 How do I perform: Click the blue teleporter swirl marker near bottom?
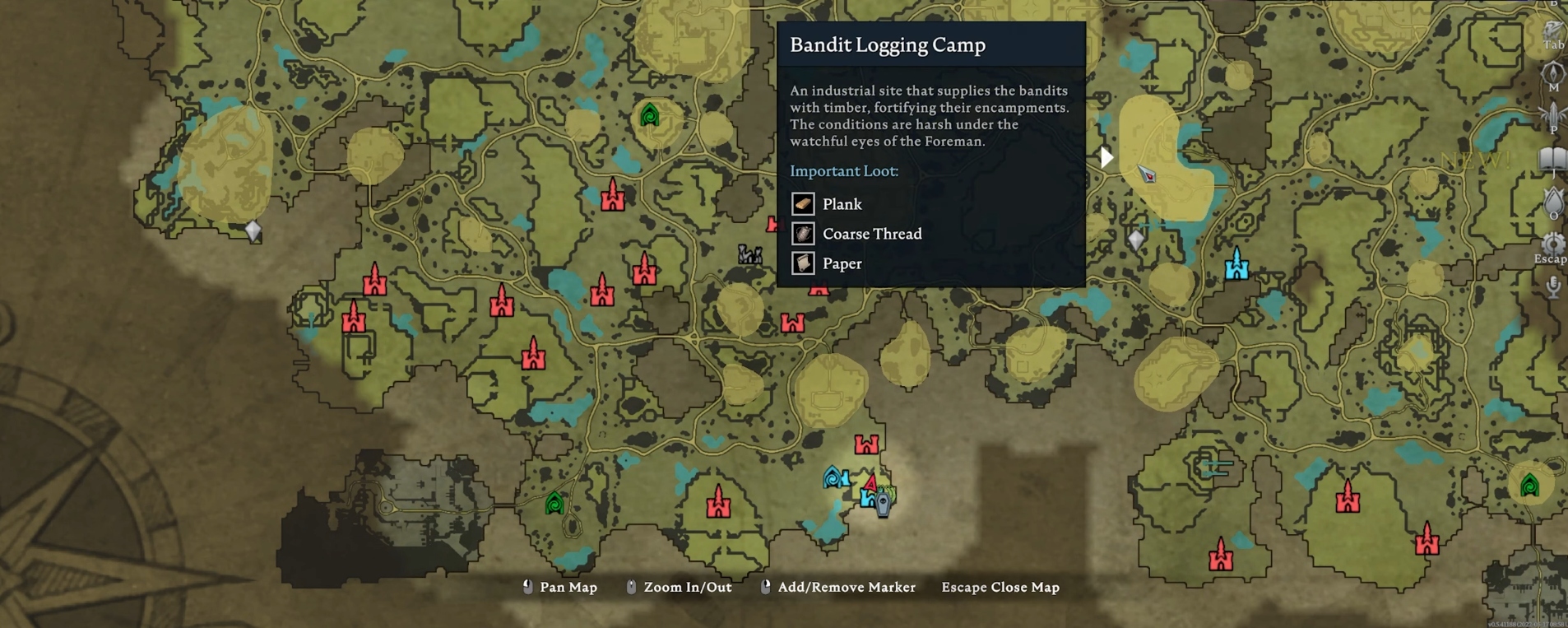coord(833,477)
